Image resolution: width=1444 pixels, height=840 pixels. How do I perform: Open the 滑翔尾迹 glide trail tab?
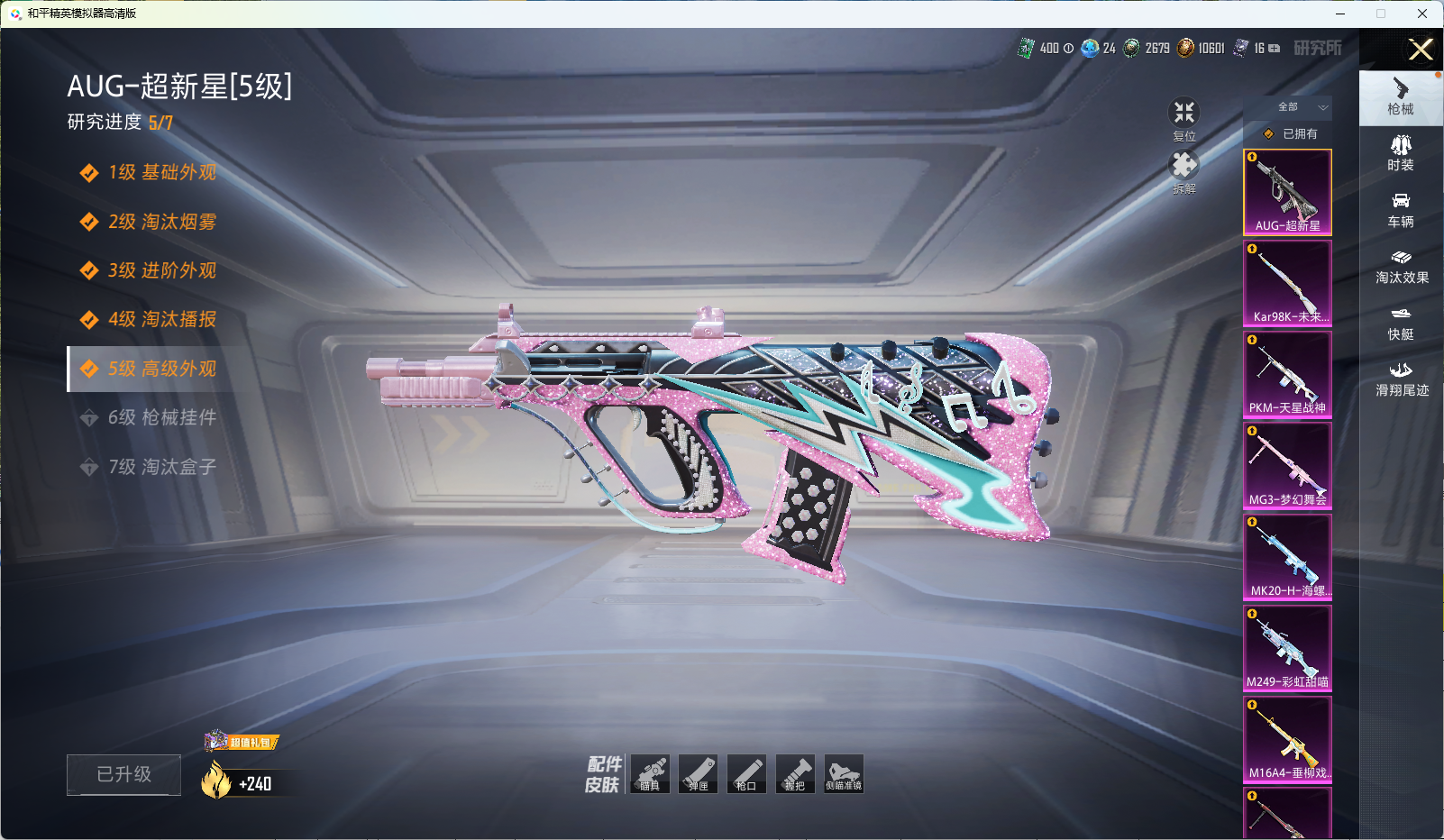(1401, 379)
